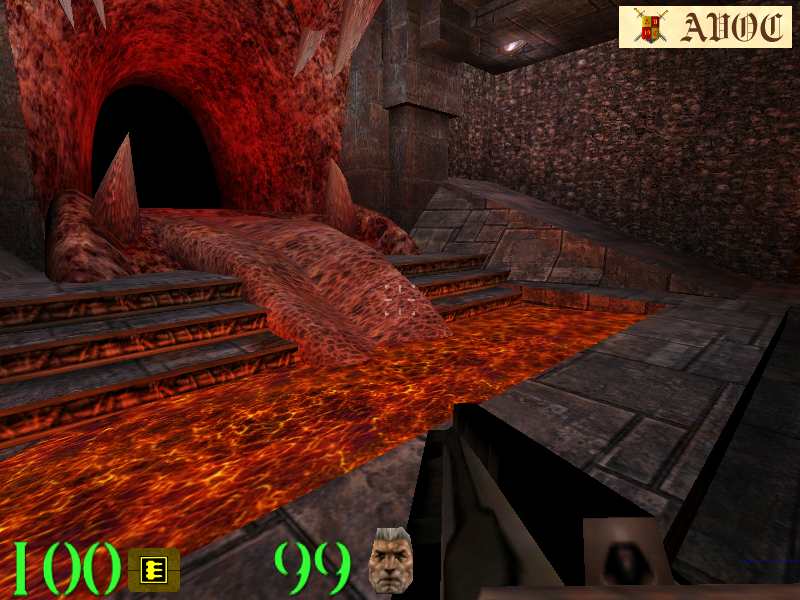Screen dimensions: 800x600
Task: Click the player face portrait
Action: 391,560
